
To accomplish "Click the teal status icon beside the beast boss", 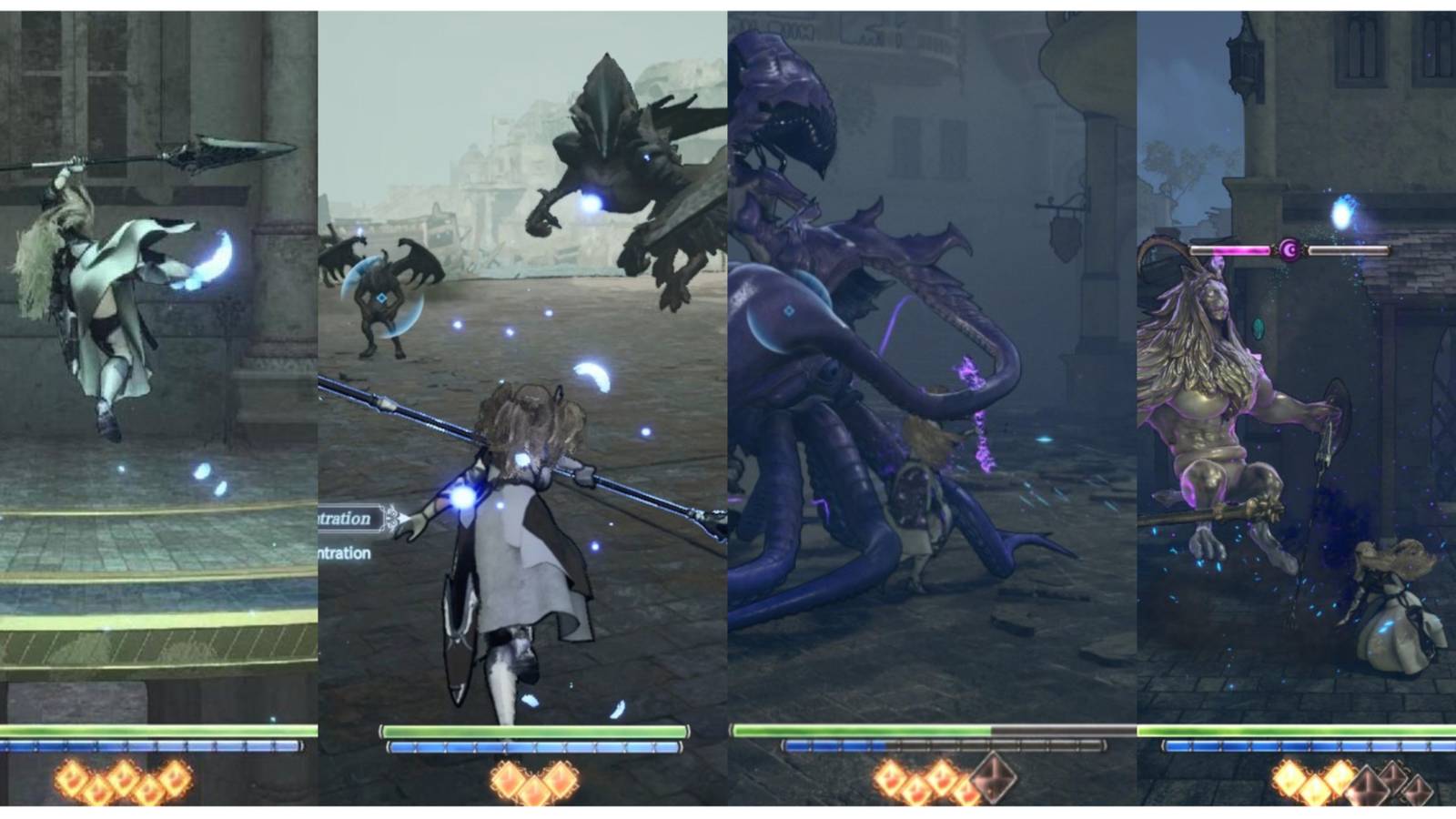I will (x=1259, y=329).
